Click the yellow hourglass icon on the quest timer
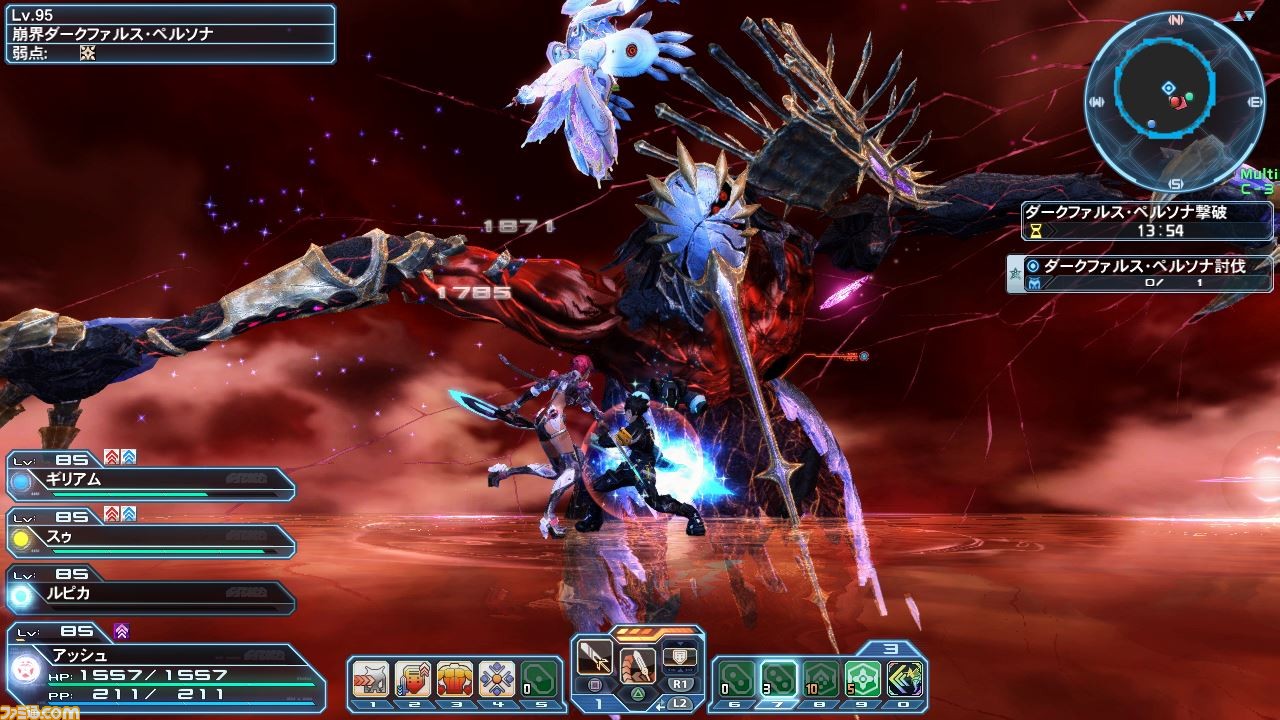Viewport: 1280px width, 720px height. (1035, 231)
